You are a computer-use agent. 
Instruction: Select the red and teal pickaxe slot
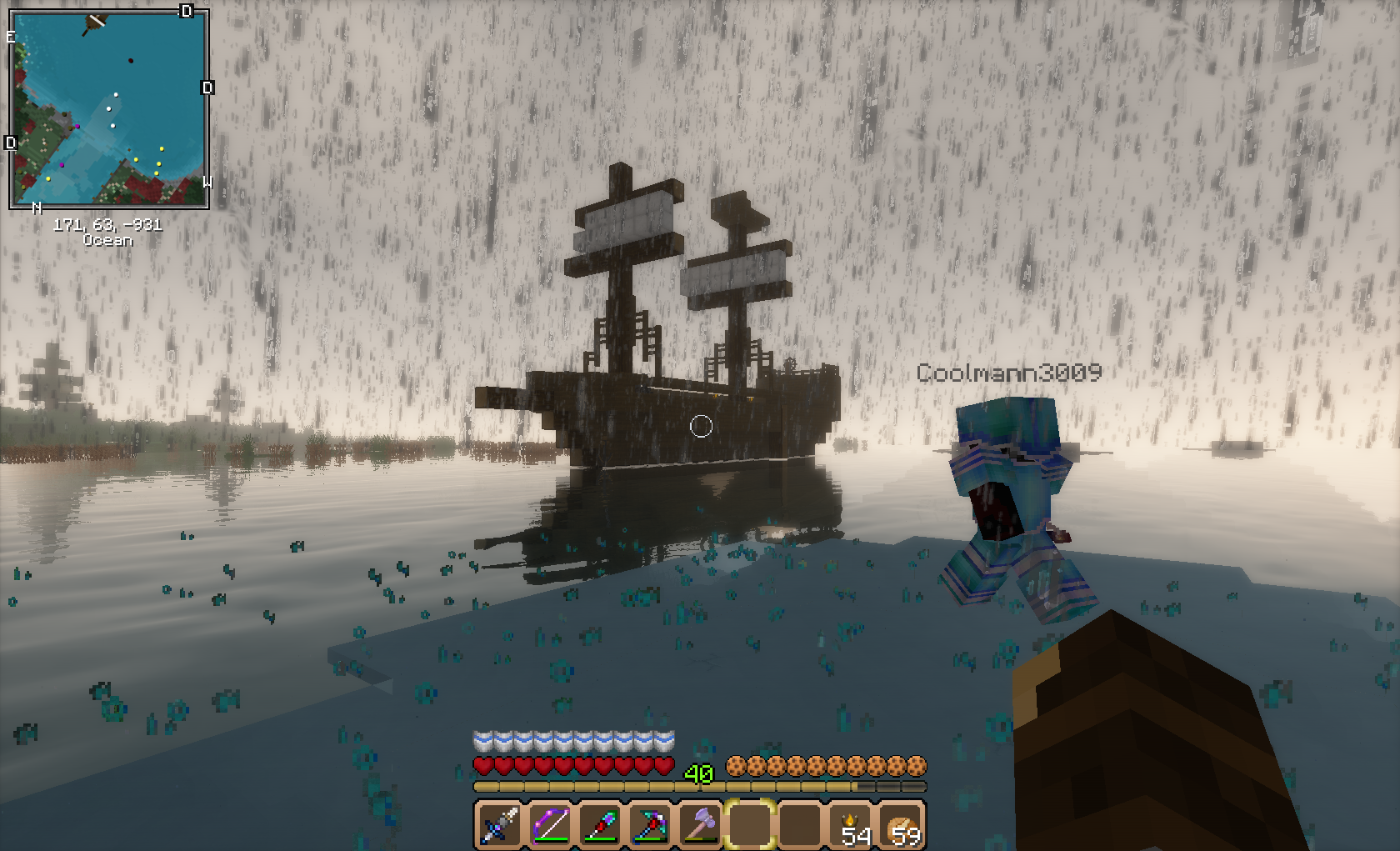(650, 825)
